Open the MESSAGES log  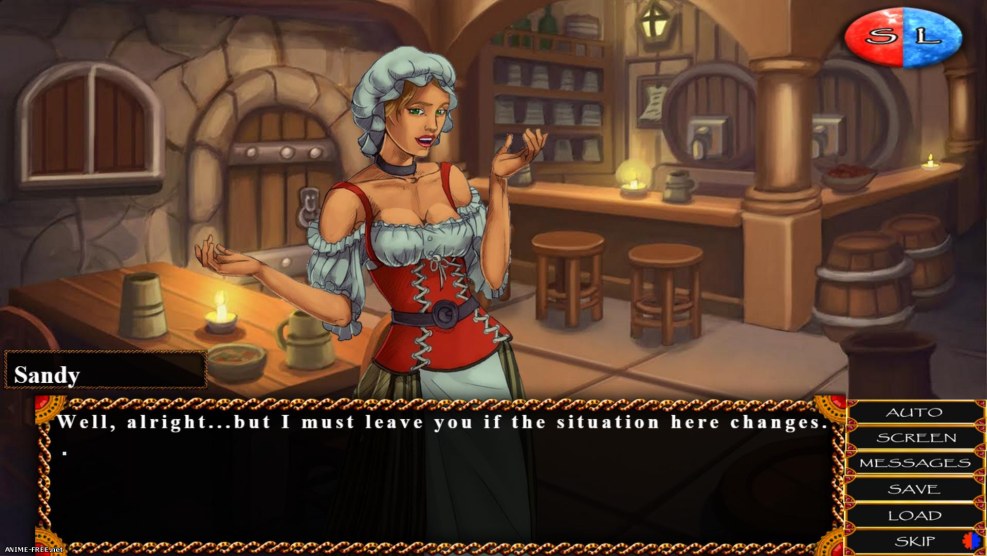[913, 464]
